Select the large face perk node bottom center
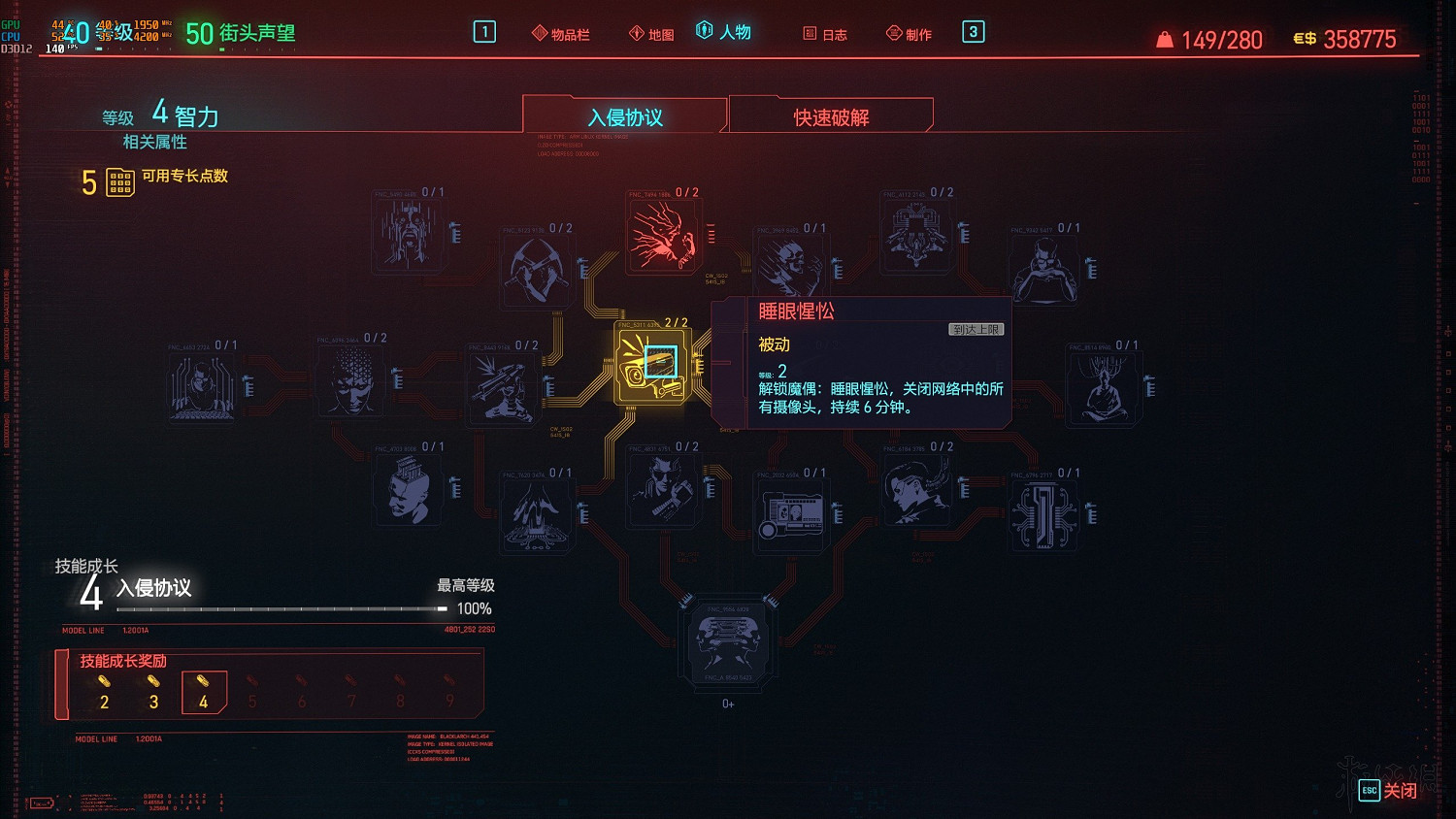This screenshot has height=819, width=1456. (727, 642)
